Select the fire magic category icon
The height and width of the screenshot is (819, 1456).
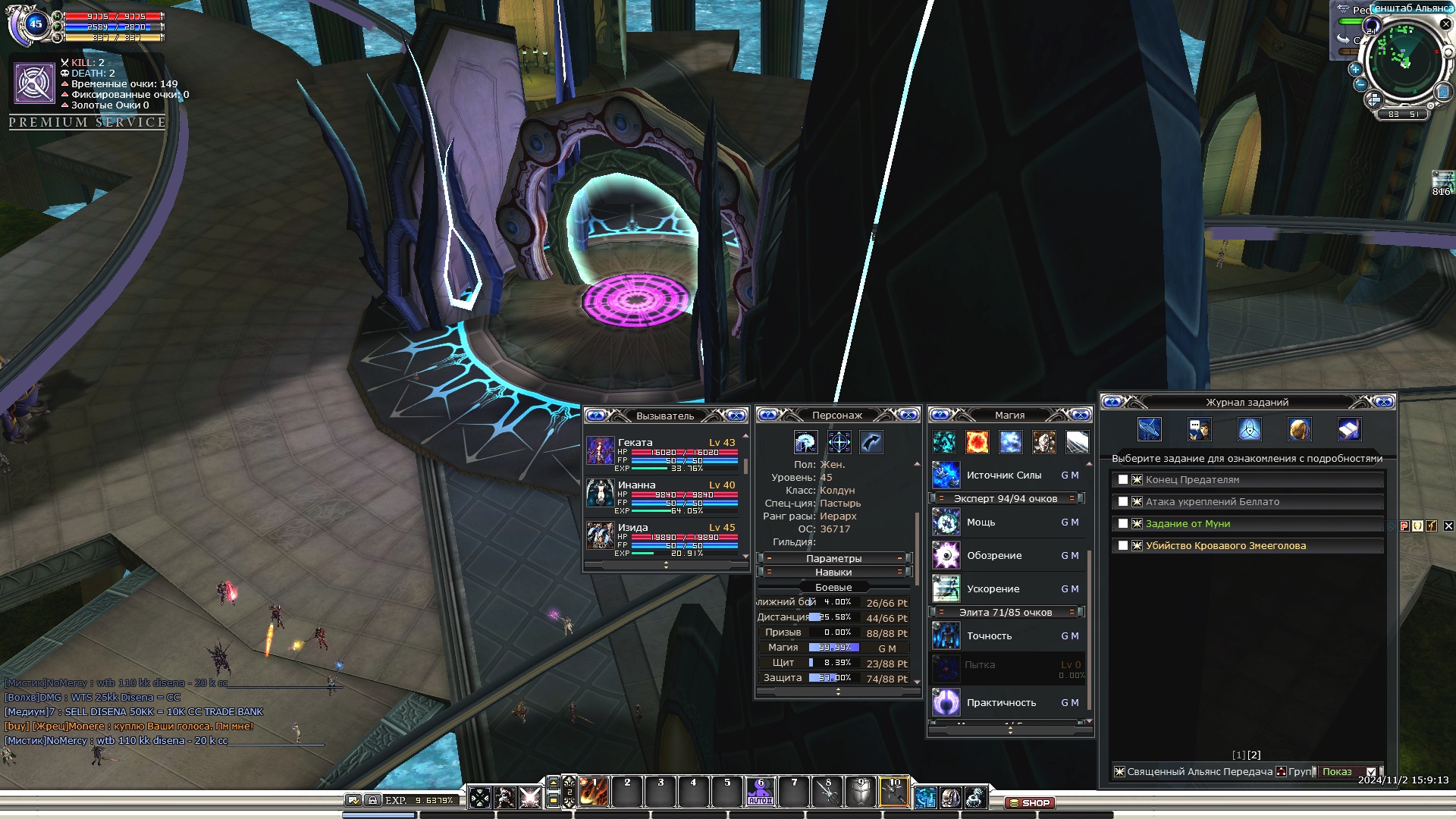[x=977, y=441]
